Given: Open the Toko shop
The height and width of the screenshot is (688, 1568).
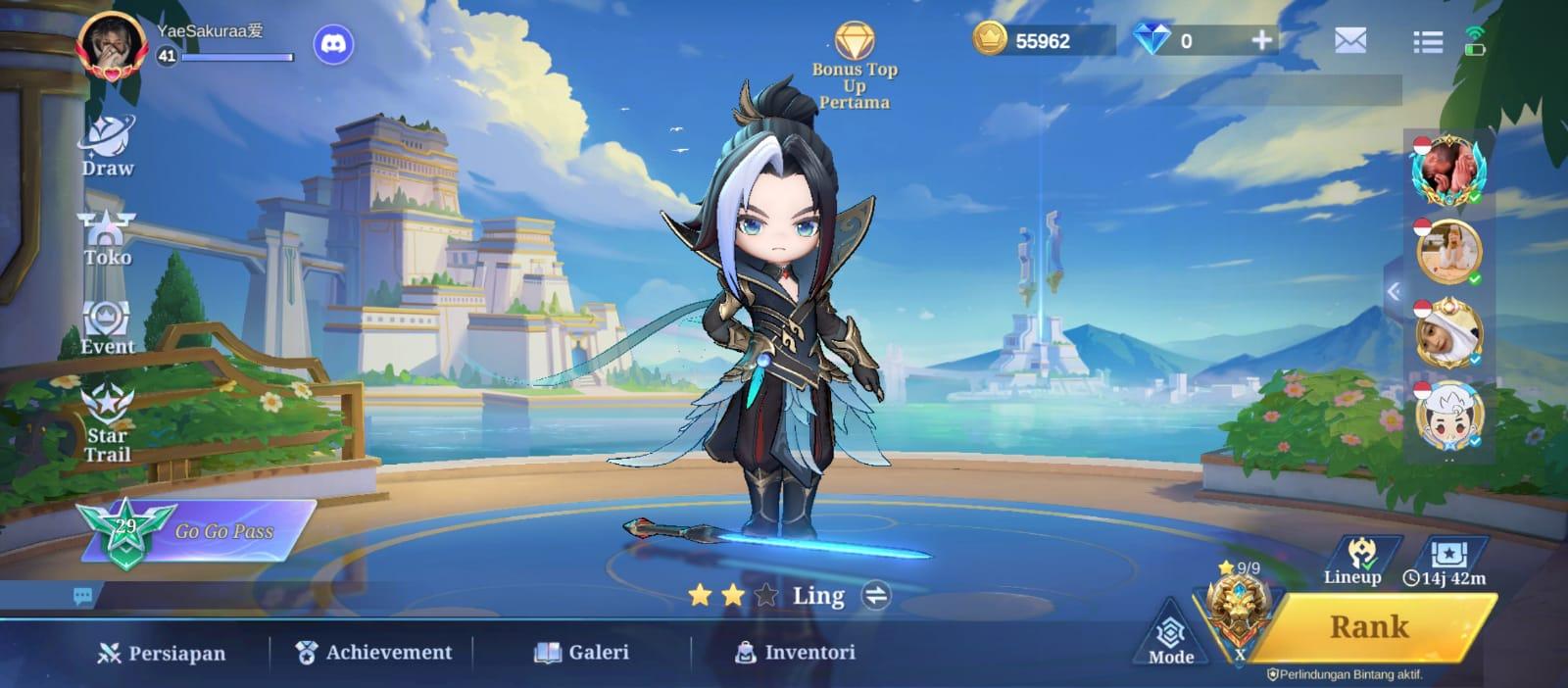Looking at the screenshot, I should (107, 238).
